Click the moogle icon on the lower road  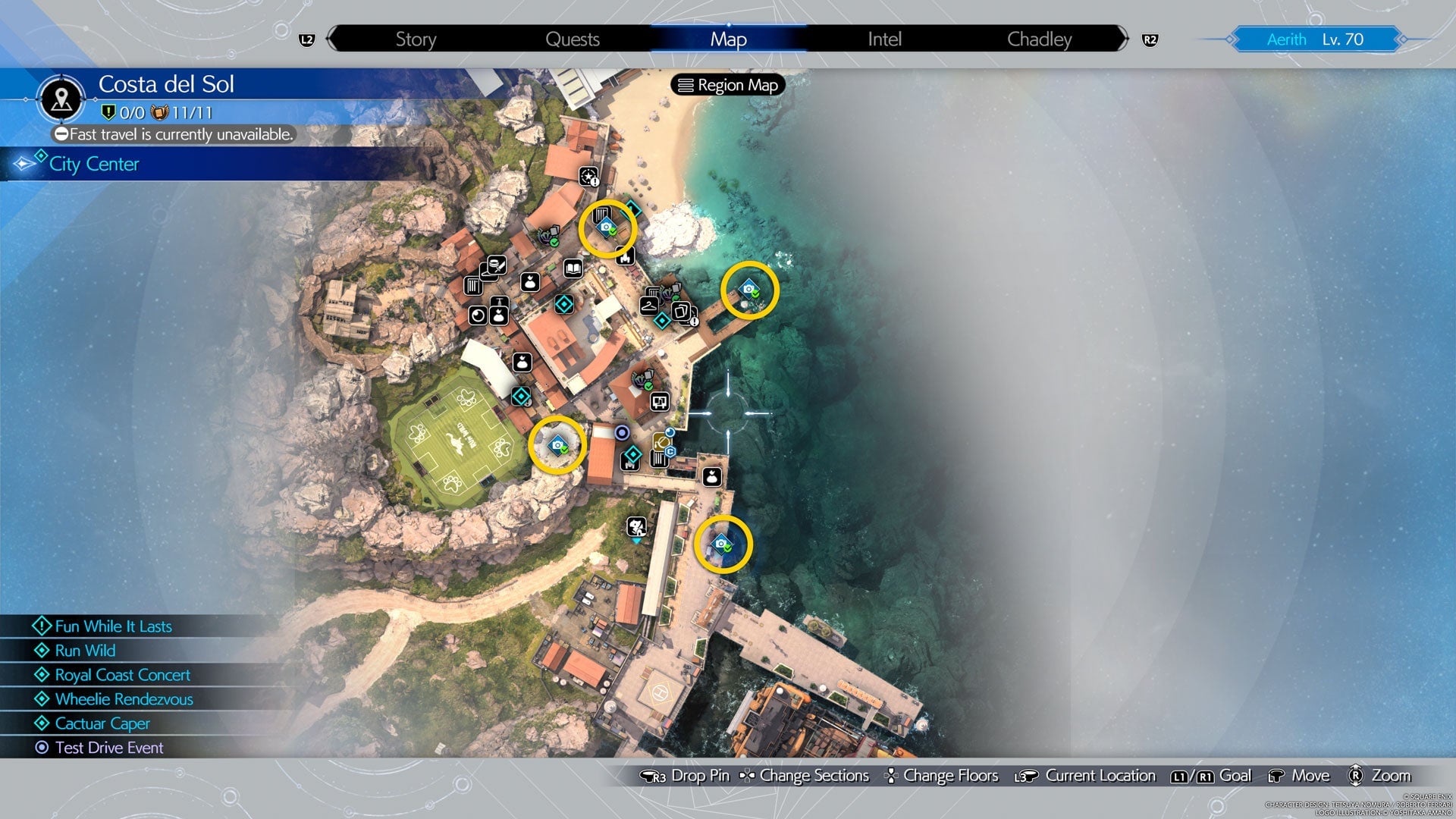click(x=635, y=528)
